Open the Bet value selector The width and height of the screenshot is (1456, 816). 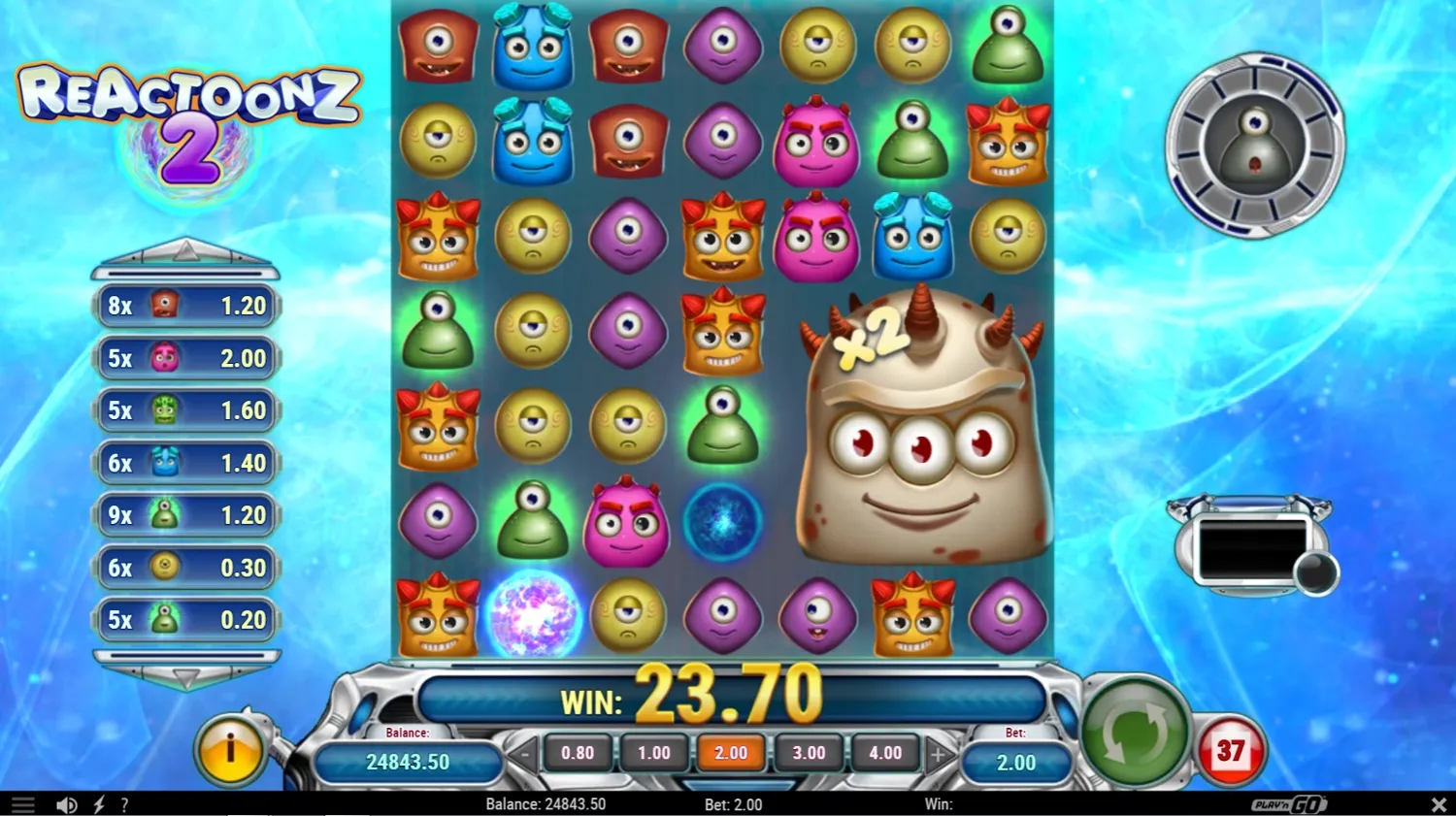(1015, 762)
